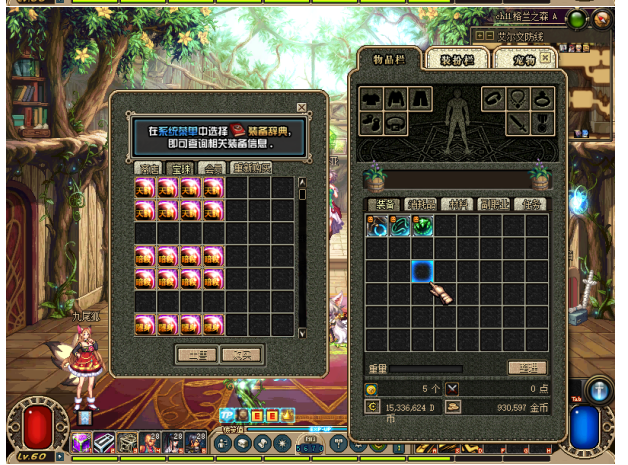The height and width of the screenshot is (465, 628).
Task: Click the shop list scroll-up arrow
Action: [x=302, y=183]
